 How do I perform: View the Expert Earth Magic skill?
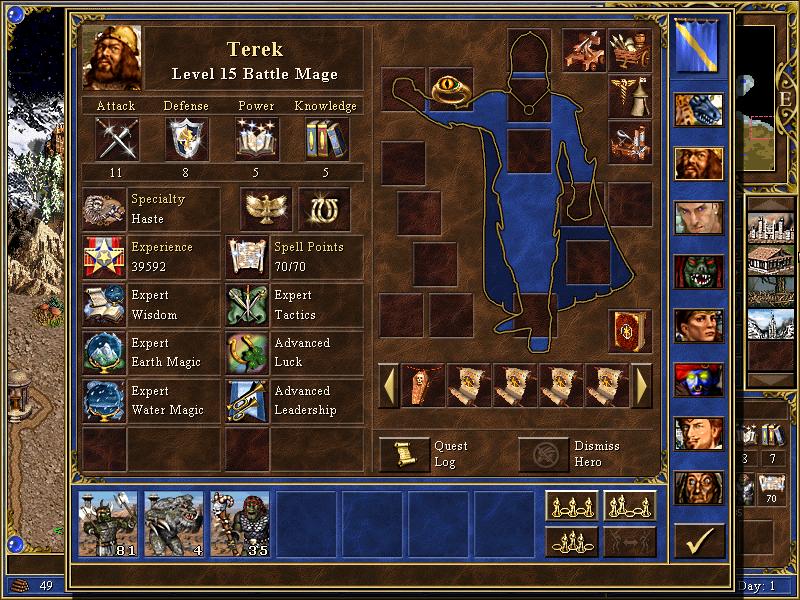coord(103,353)
